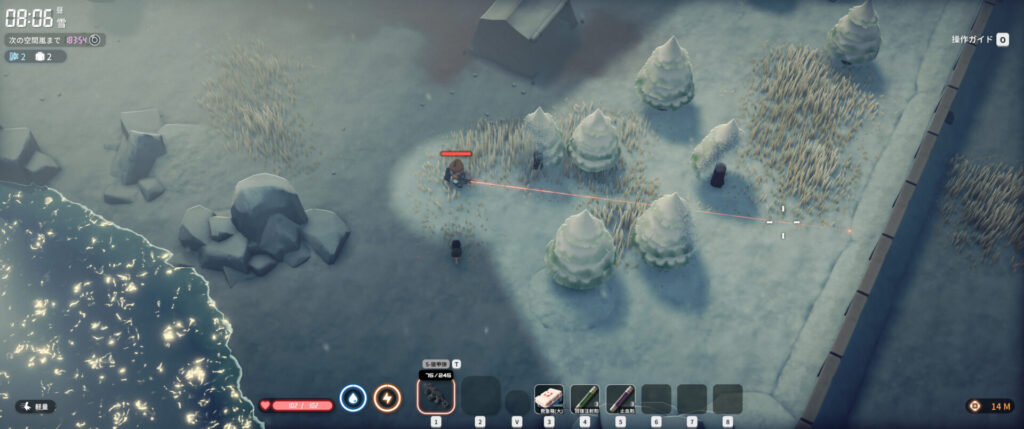Click the blue water drop status icon
The image size is (1024, 429).
[353, 398]
